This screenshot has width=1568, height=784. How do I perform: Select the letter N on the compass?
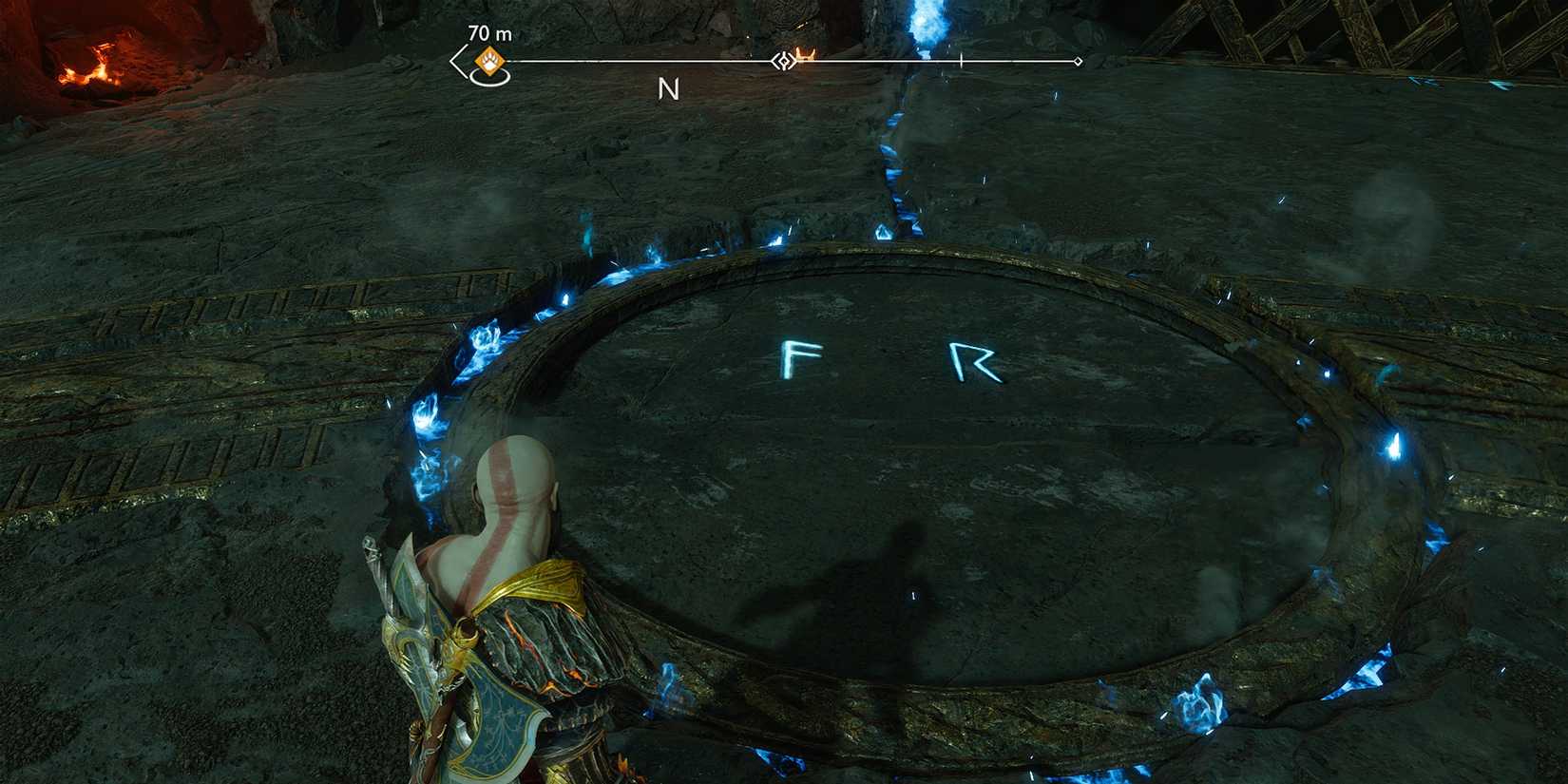pos(668,90)
